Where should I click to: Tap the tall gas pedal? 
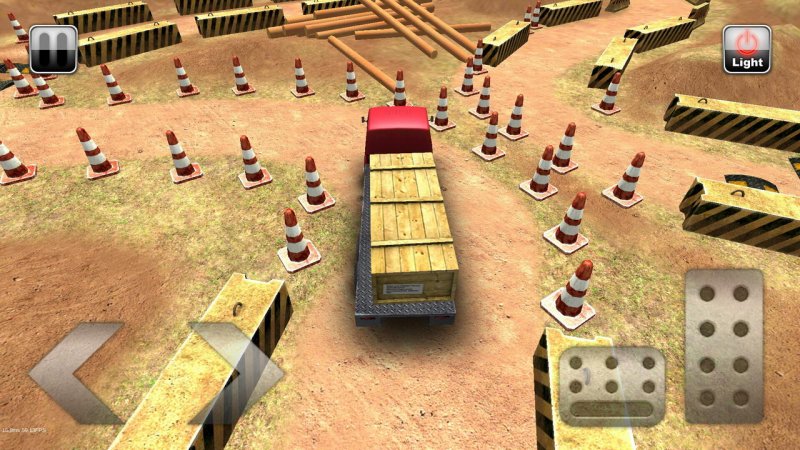coord(724,345)
